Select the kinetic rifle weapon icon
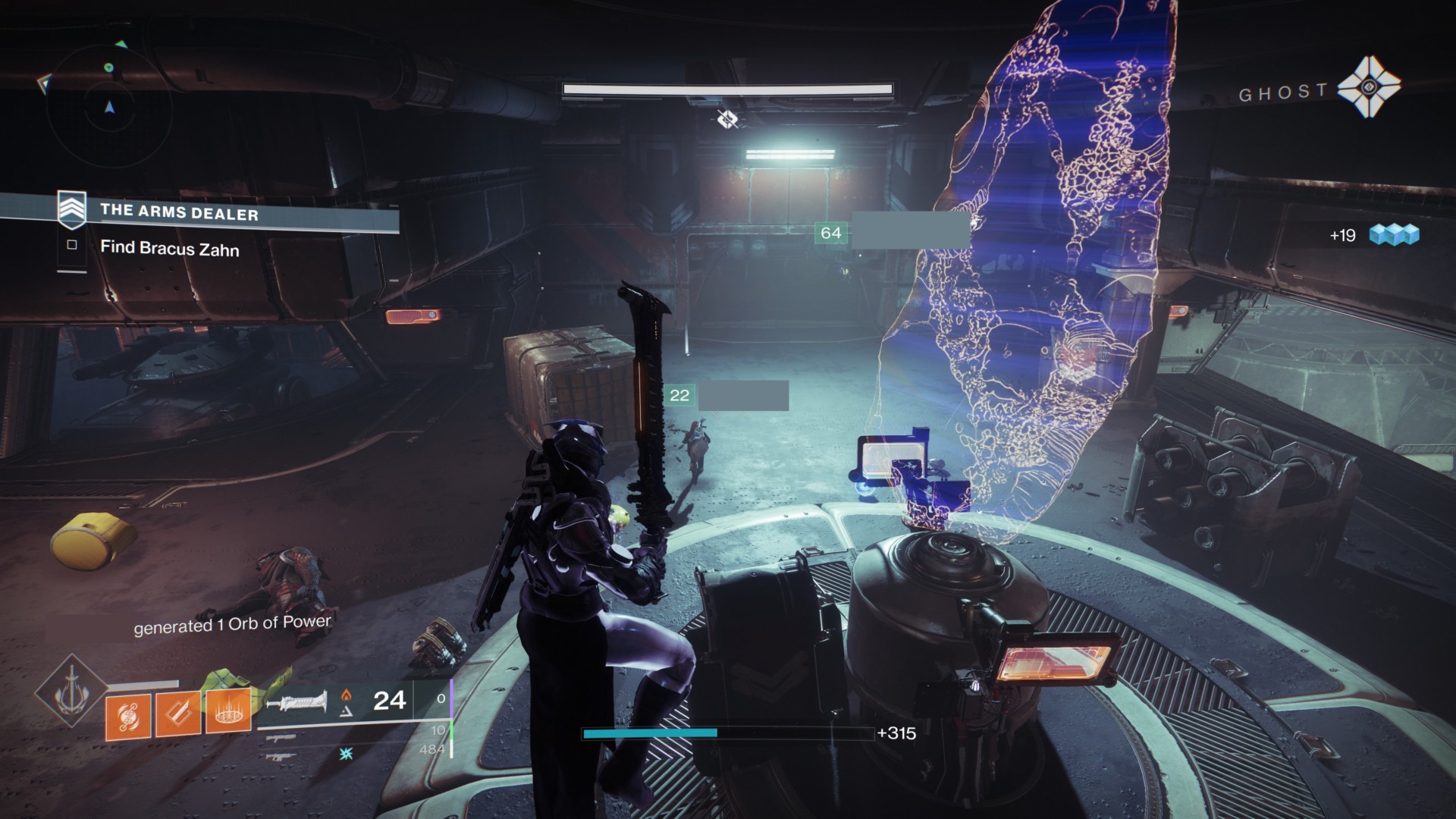 281,738
